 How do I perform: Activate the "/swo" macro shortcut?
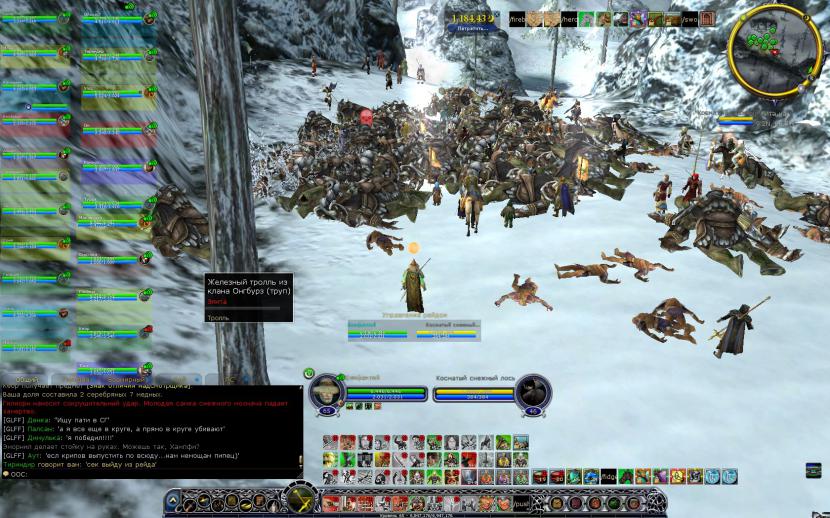(688, 19)
